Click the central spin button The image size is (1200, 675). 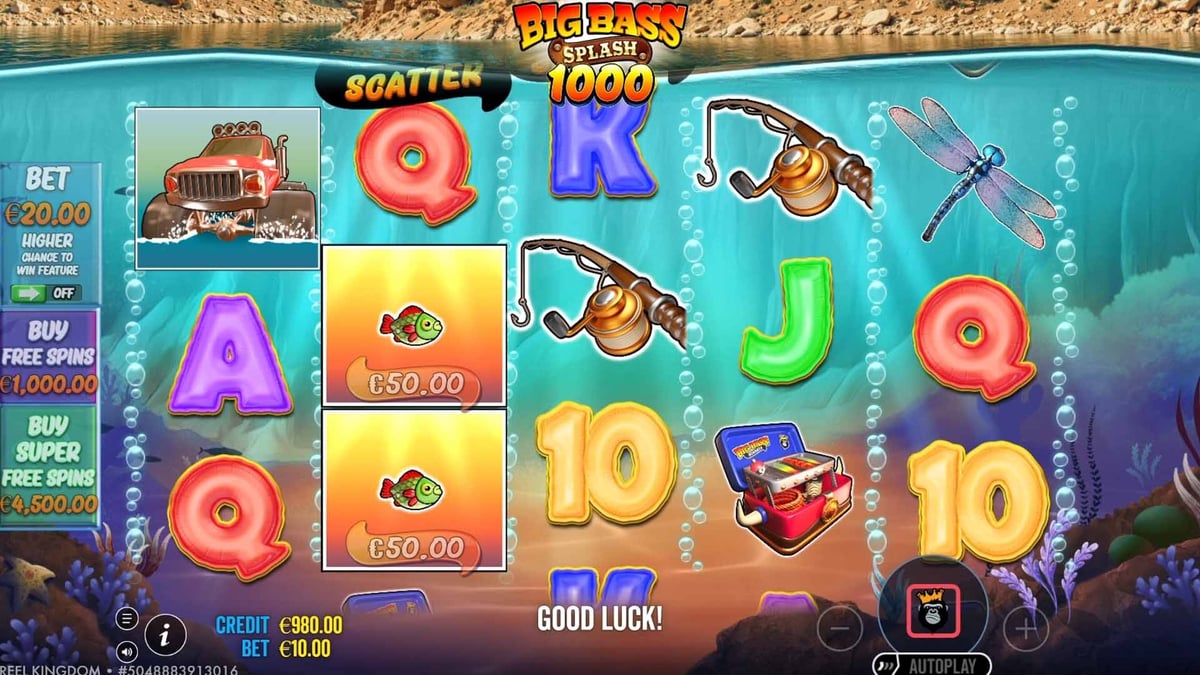[932, 610]
